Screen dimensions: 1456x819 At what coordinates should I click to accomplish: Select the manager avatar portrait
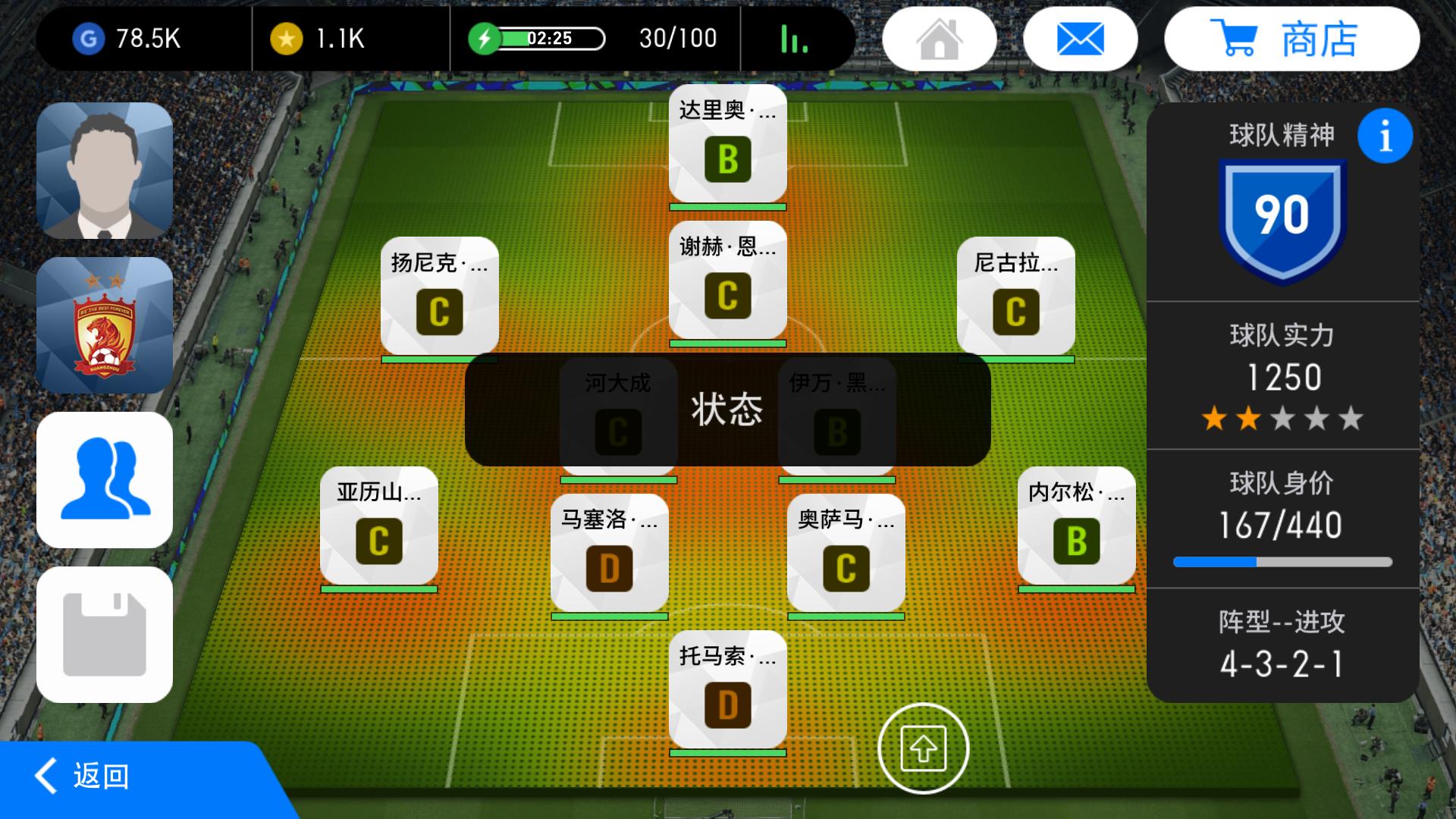tap(105, 168)
